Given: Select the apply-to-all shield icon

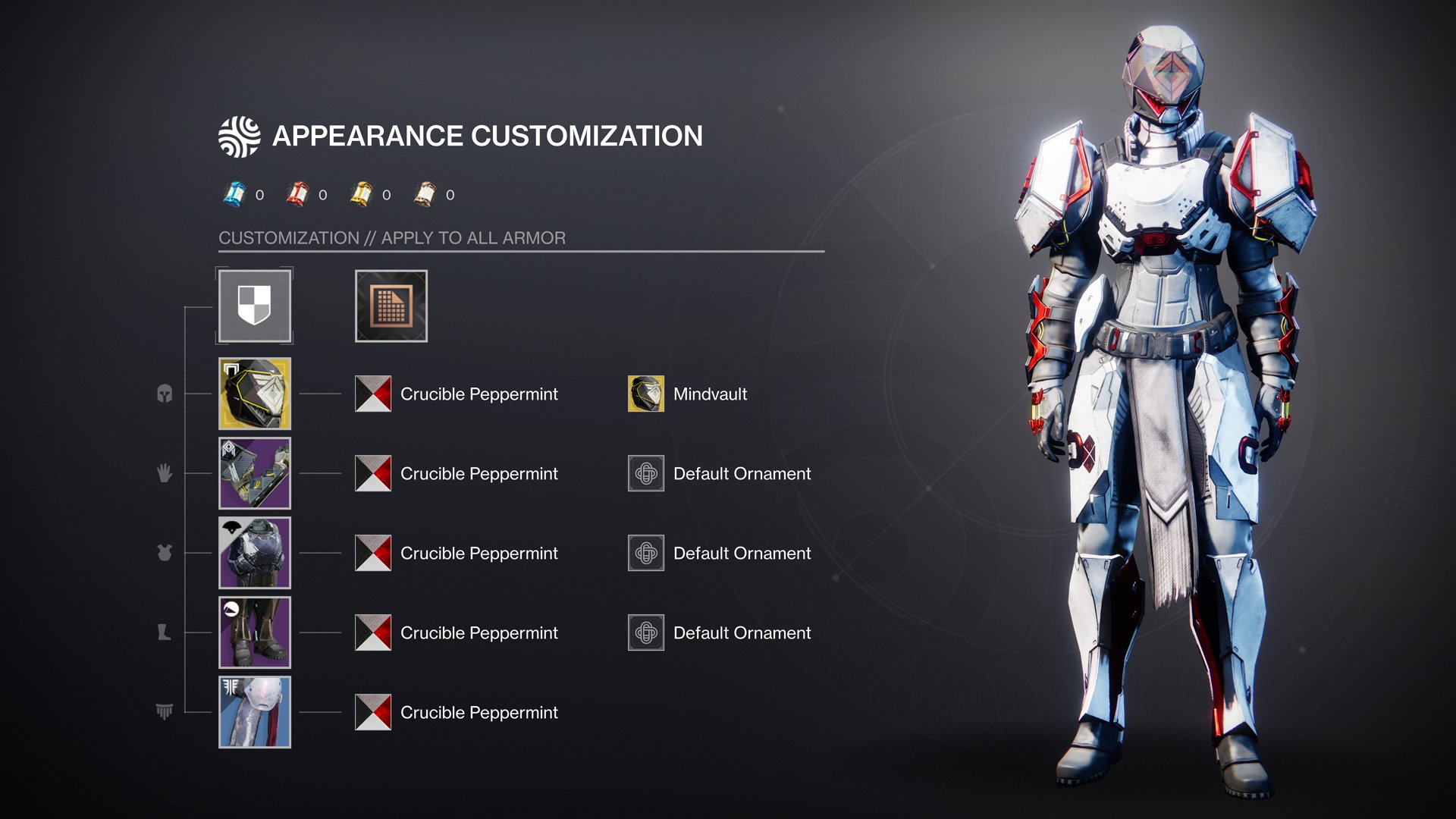Looking at the screenshot, I should [254, 306].
